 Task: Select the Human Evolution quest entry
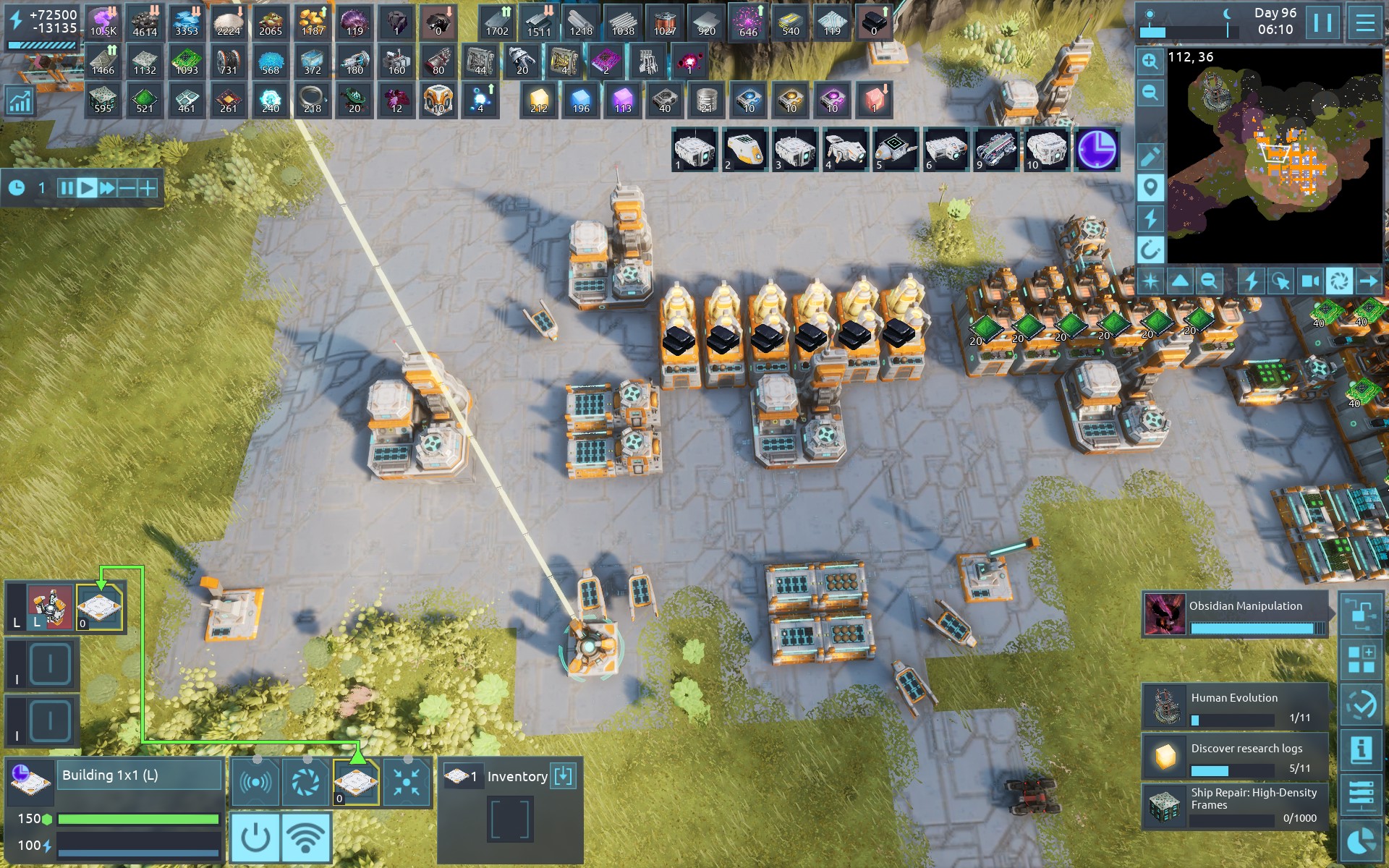[1236, 707]
